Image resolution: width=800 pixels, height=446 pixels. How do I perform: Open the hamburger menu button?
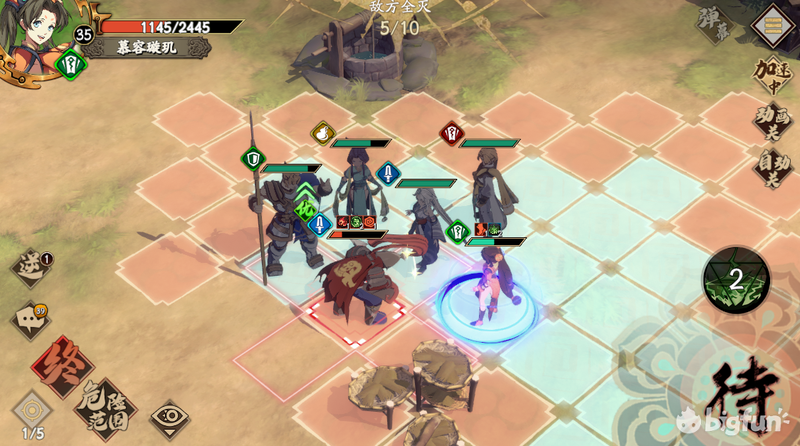771,20
